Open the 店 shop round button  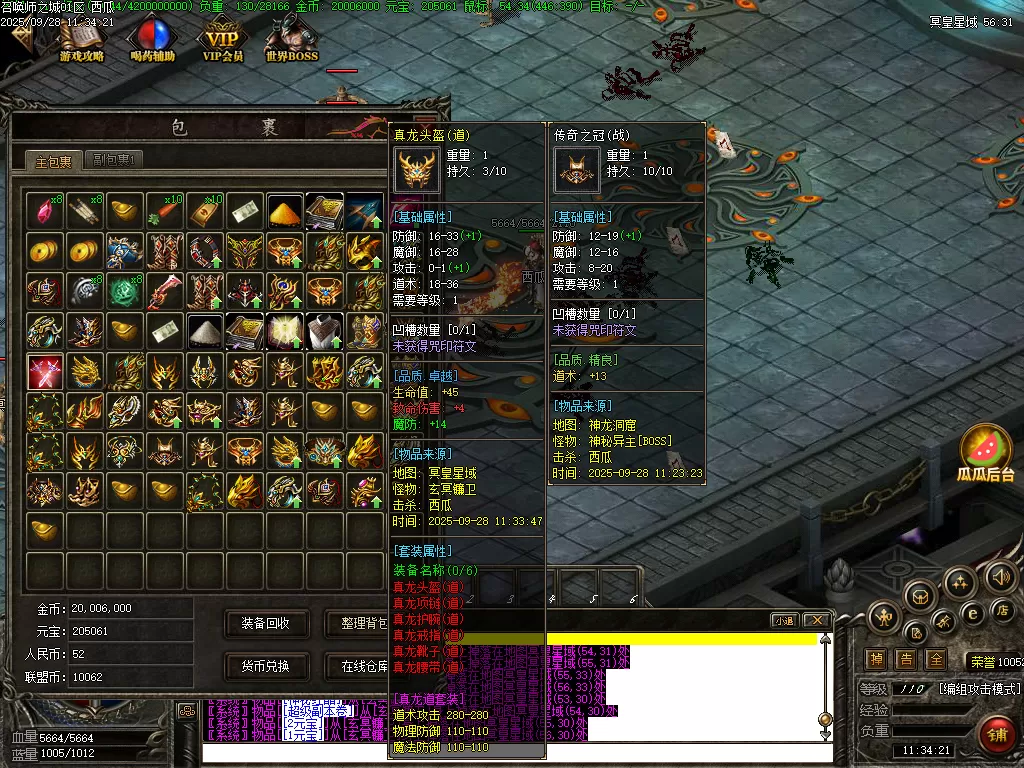pos(1004,610)
